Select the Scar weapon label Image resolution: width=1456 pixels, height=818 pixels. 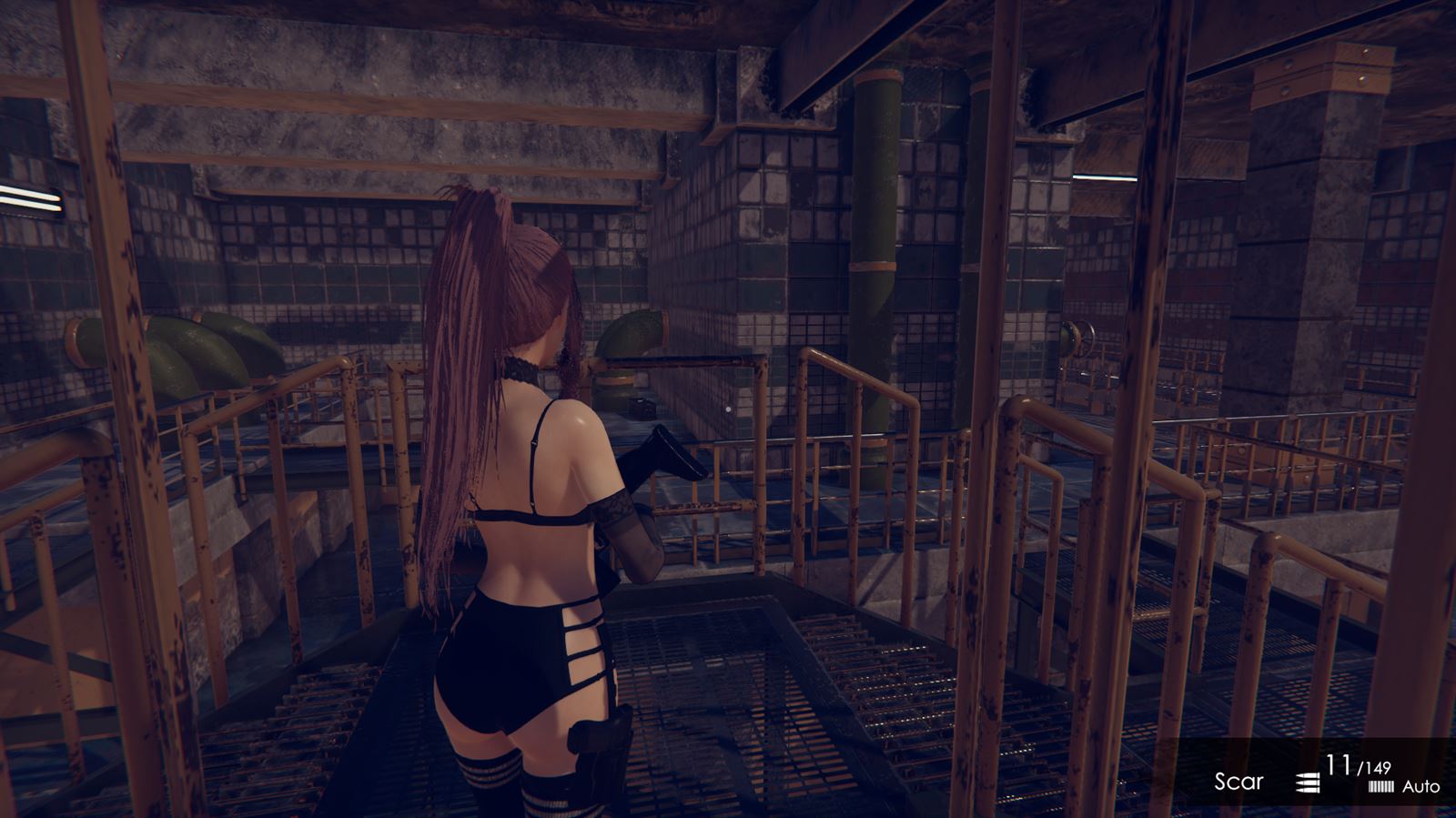(x=1239, y=781)
